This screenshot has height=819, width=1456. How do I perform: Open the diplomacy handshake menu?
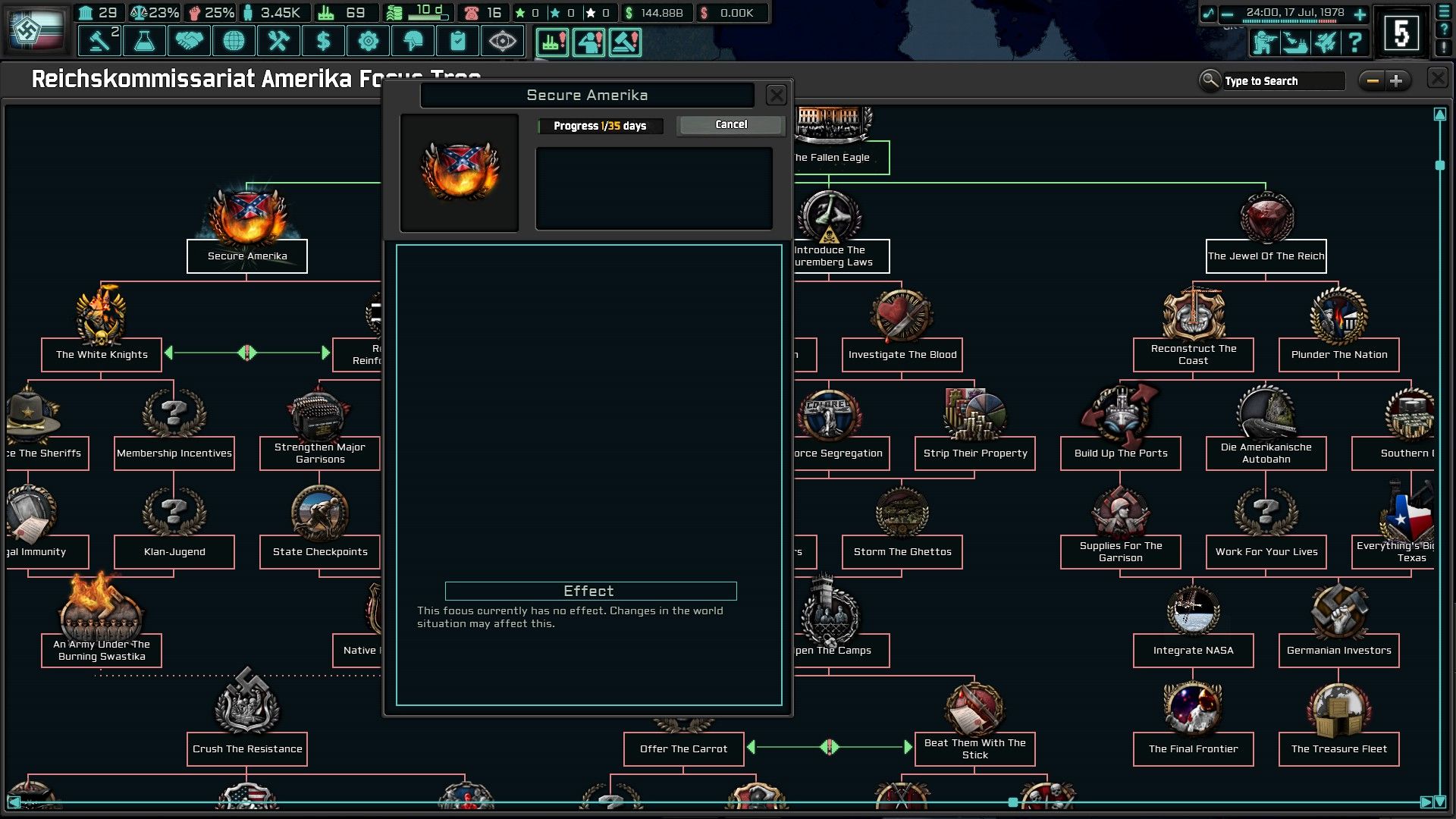(x=189, y=41)
